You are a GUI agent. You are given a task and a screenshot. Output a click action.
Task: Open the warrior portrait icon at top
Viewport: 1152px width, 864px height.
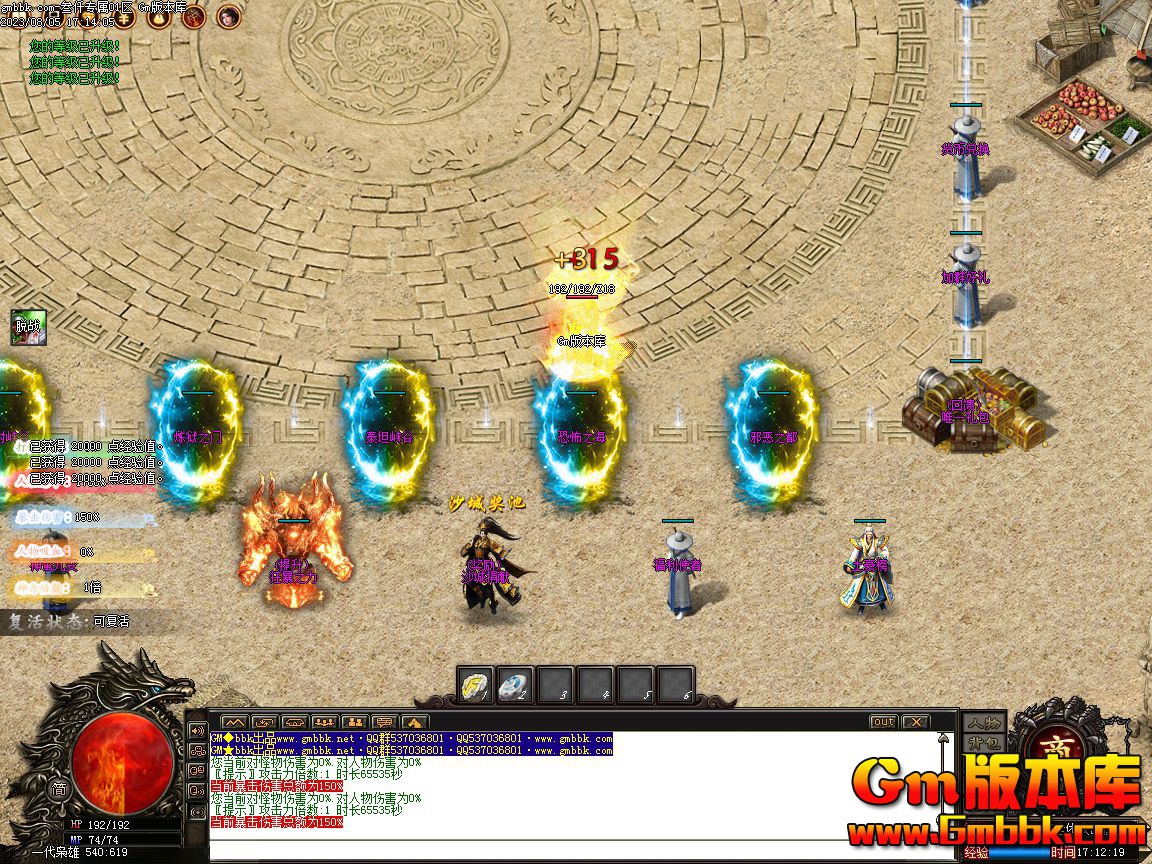(x=193, y=15)
